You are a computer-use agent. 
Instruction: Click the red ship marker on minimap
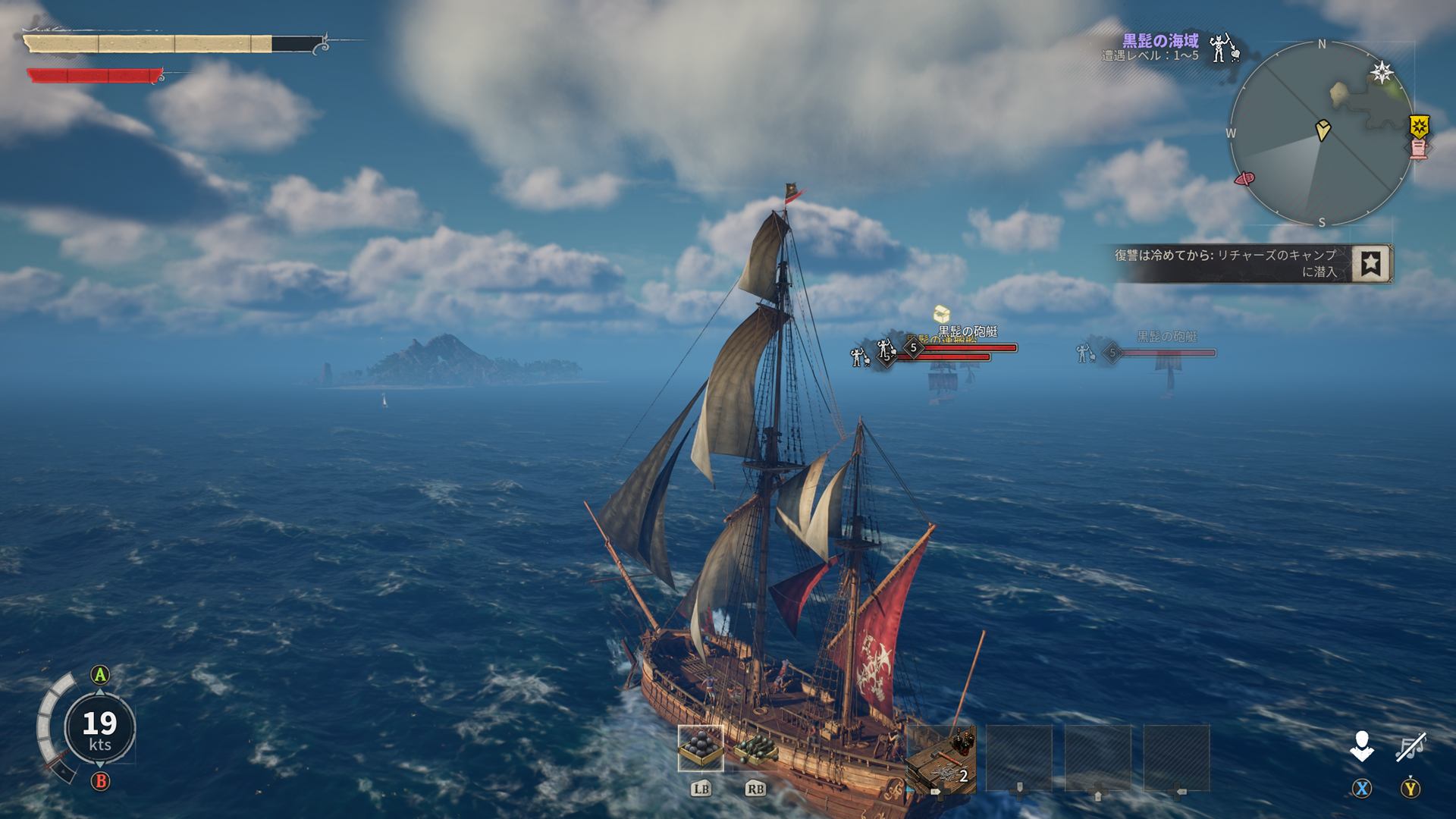tap(1244, 179)
